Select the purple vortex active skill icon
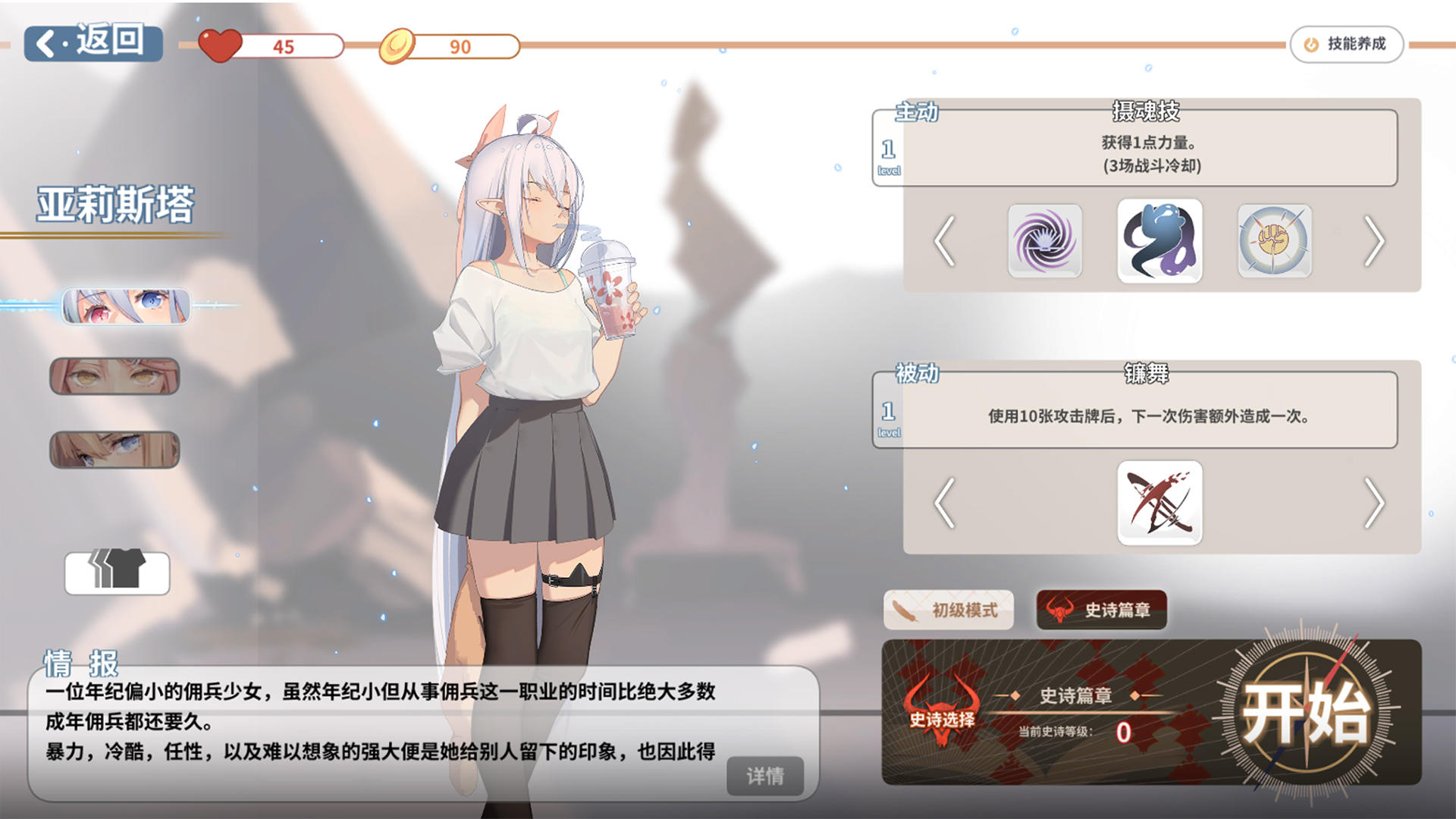This screenshot has height=819, width=1456. pyautogui.click(x=1045, y=243)
